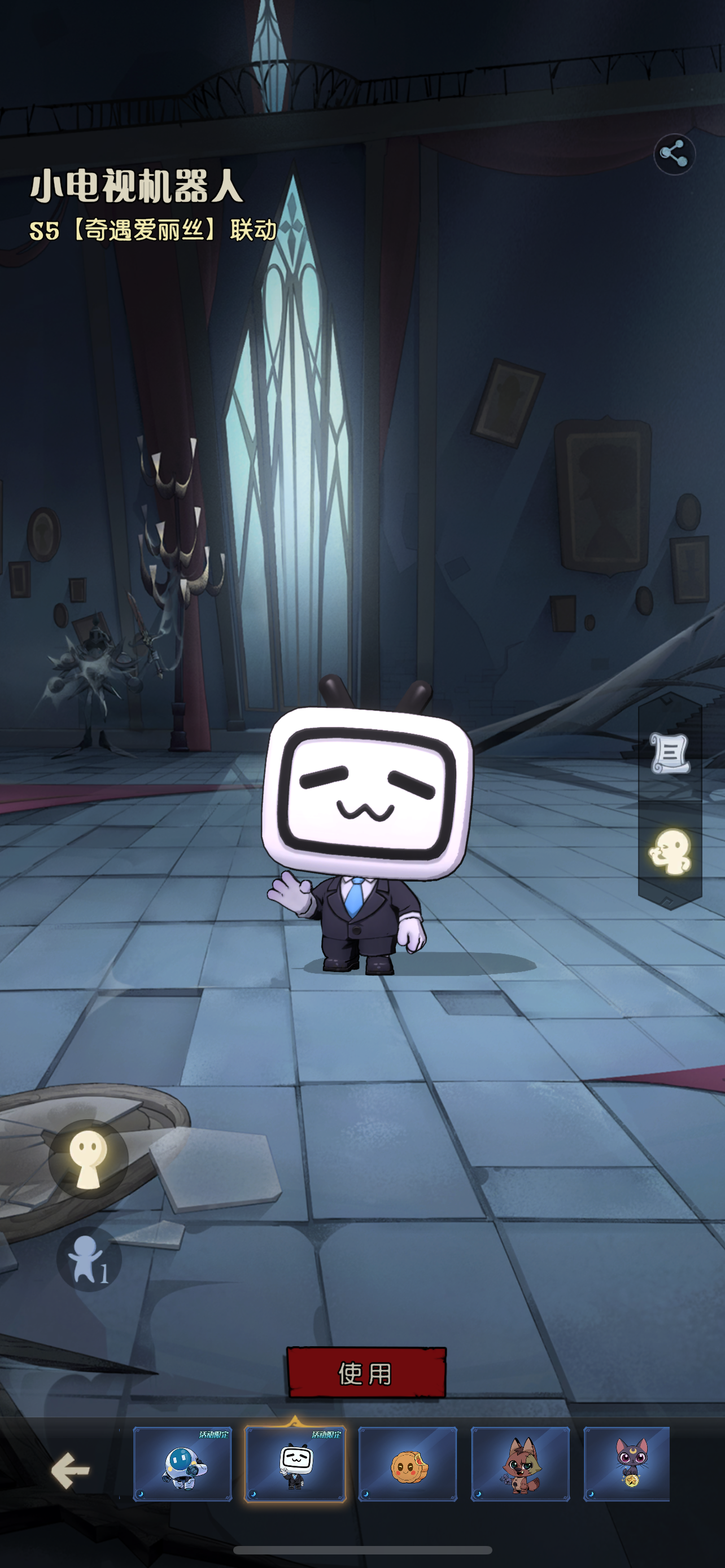725x1568 pixels.
Task: Select the glowing pose action icon on right sidebar
Action: point(671,846)
